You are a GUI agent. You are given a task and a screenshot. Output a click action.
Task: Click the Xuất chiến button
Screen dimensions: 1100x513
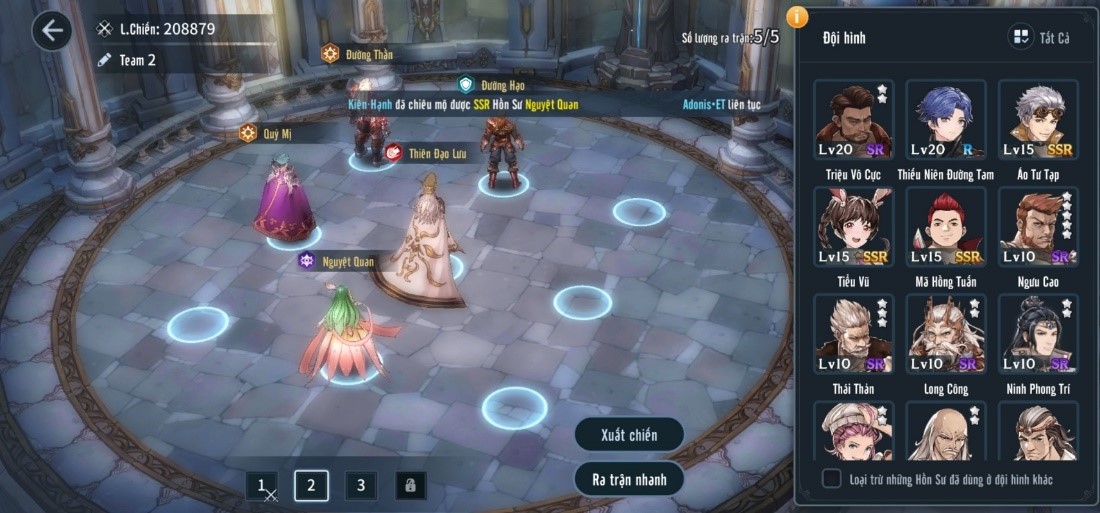coord(629,435)
